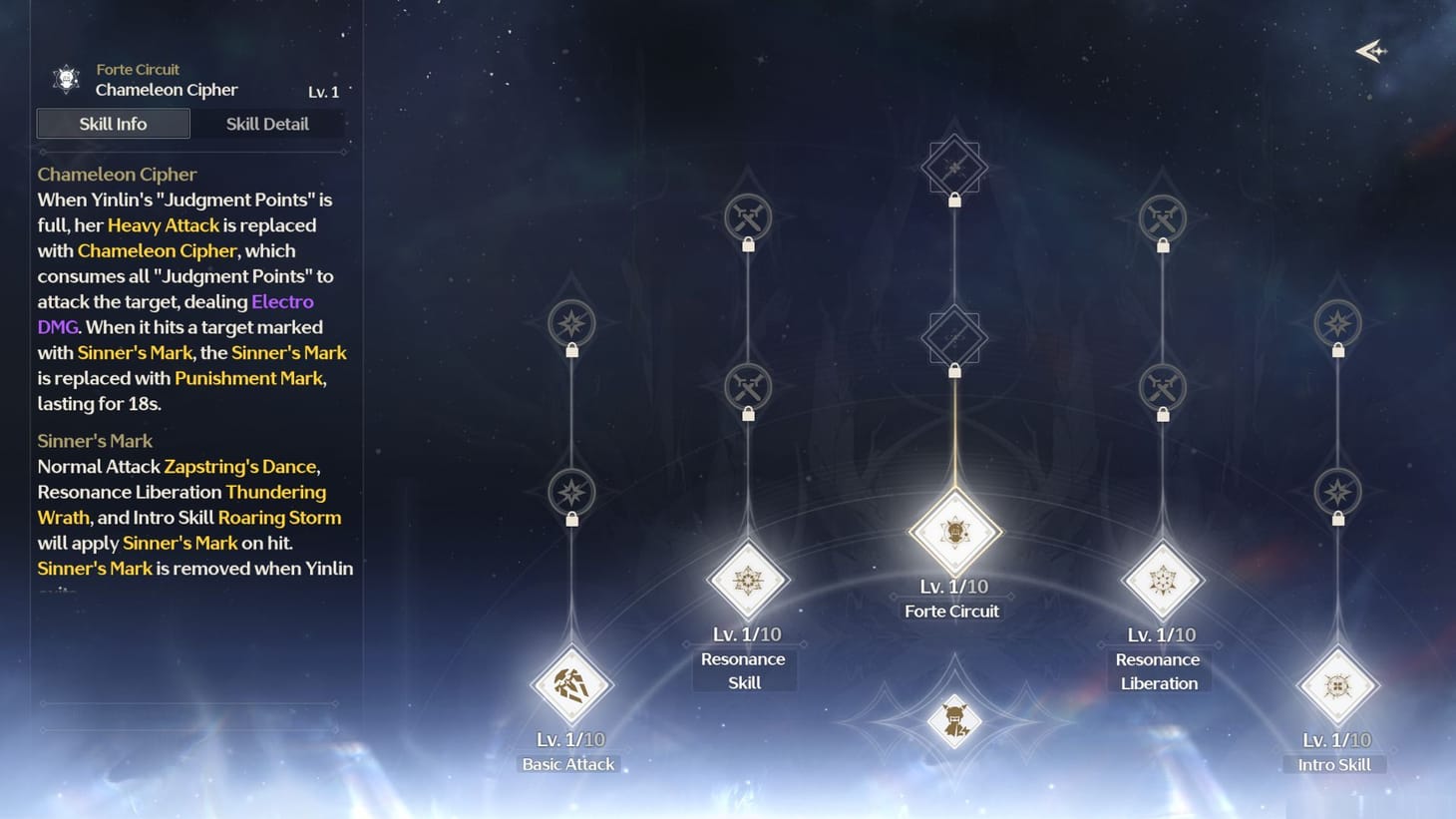Click the topmost locked node on the center branch
This screenshot has width=1456, height=819.
point(954,165)
